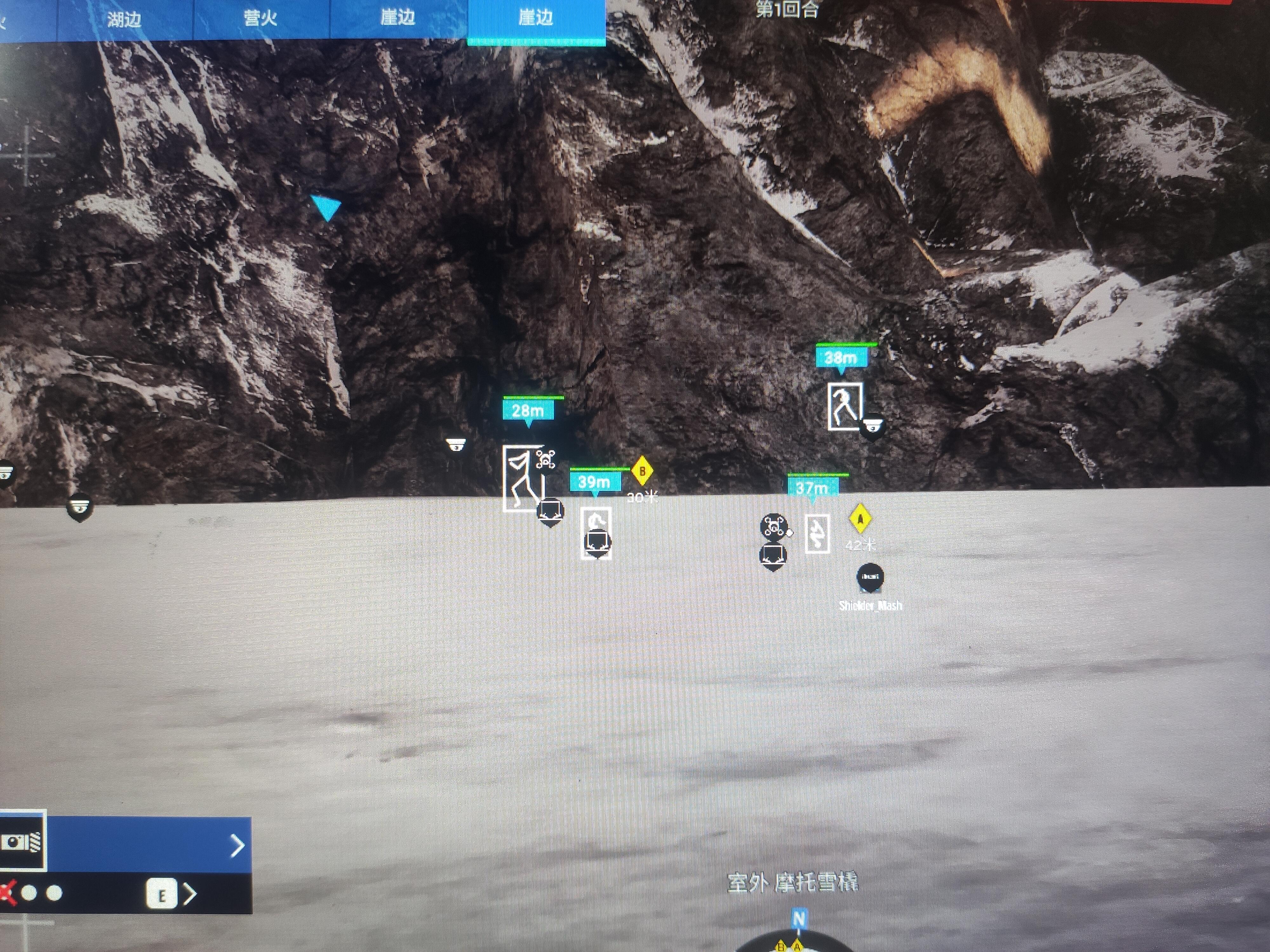1270x952 pixels.
Task: Select the camera tool icon tile
Action: pos(22,843)
